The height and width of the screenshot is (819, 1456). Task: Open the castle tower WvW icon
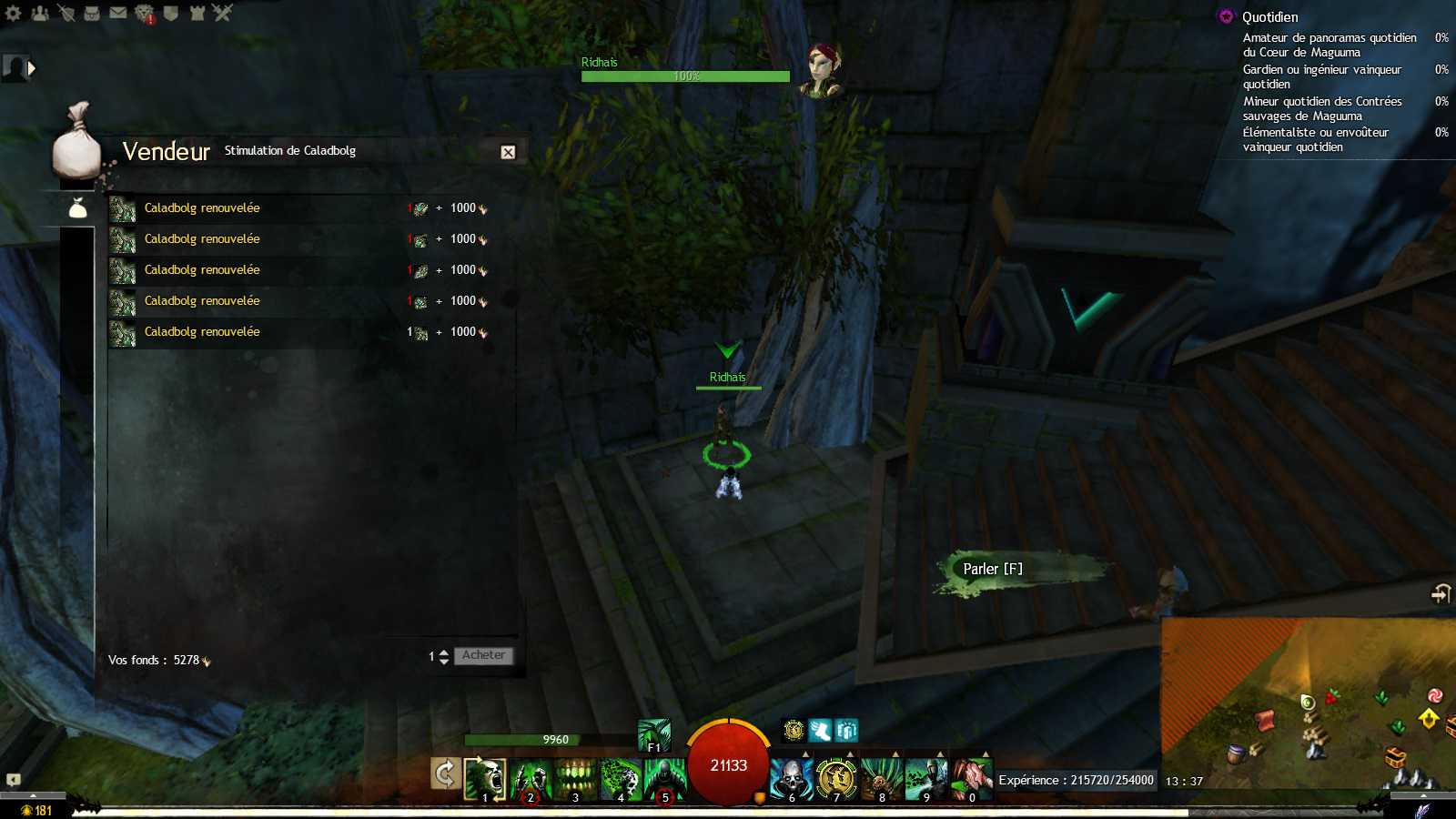pos(197,13)
